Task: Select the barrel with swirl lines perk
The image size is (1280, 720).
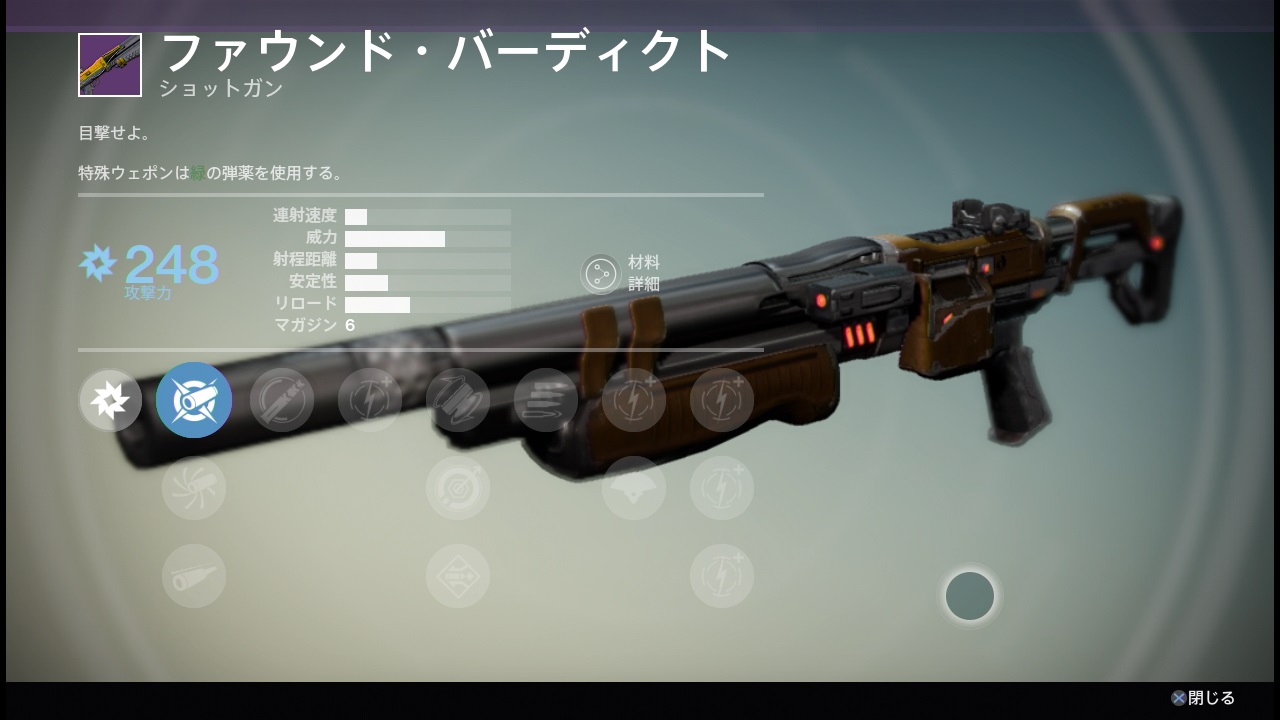Action: 194,488
